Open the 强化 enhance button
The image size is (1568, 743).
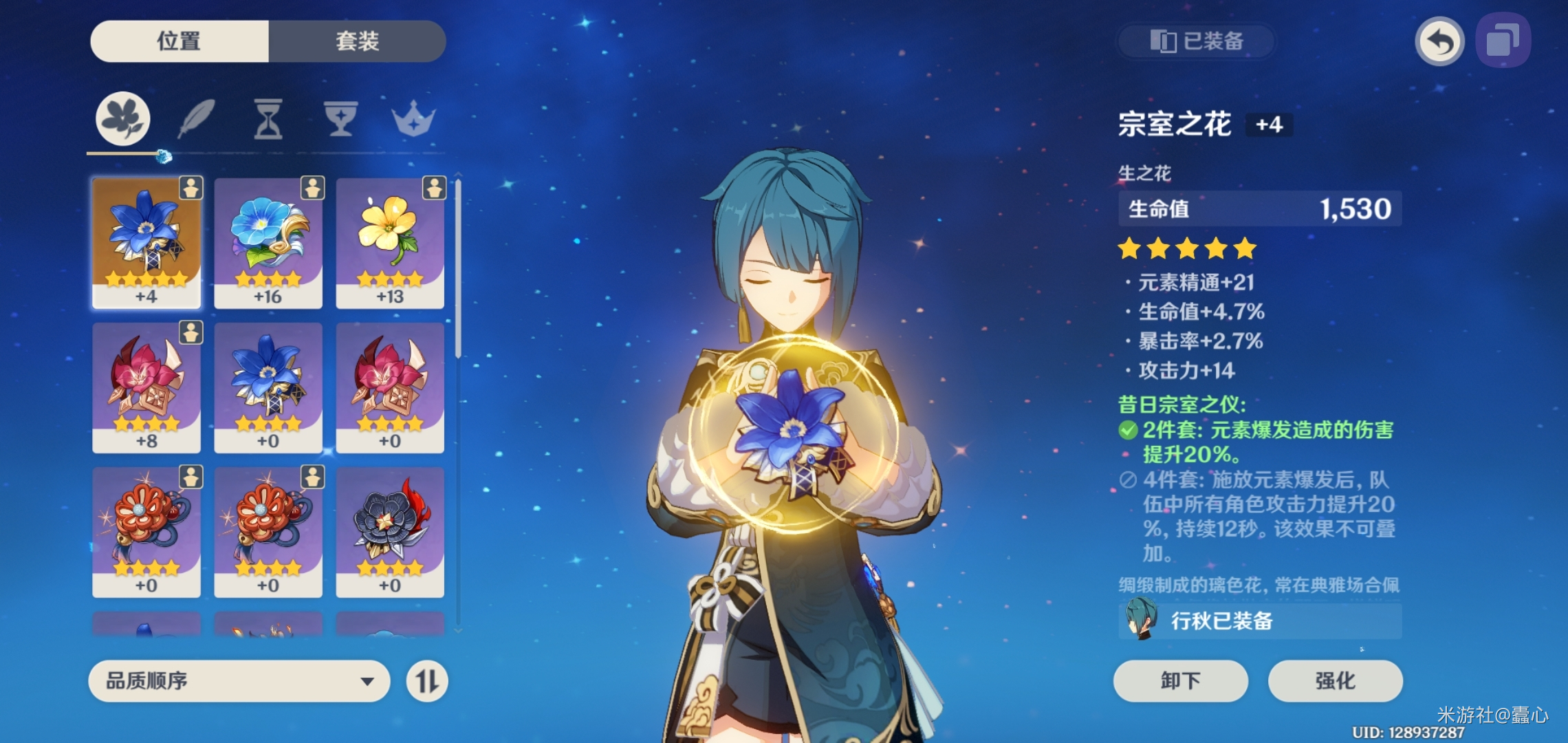coord(1335,681)
